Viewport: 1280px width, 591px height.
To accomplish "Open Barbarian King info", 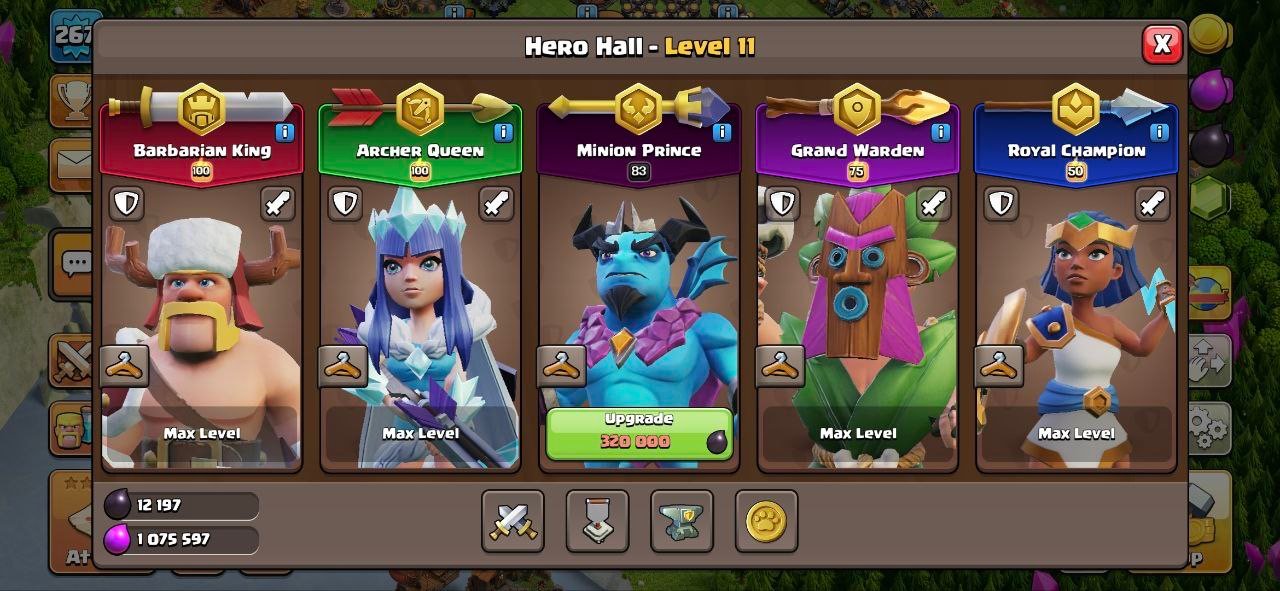I will pos(285,131).
